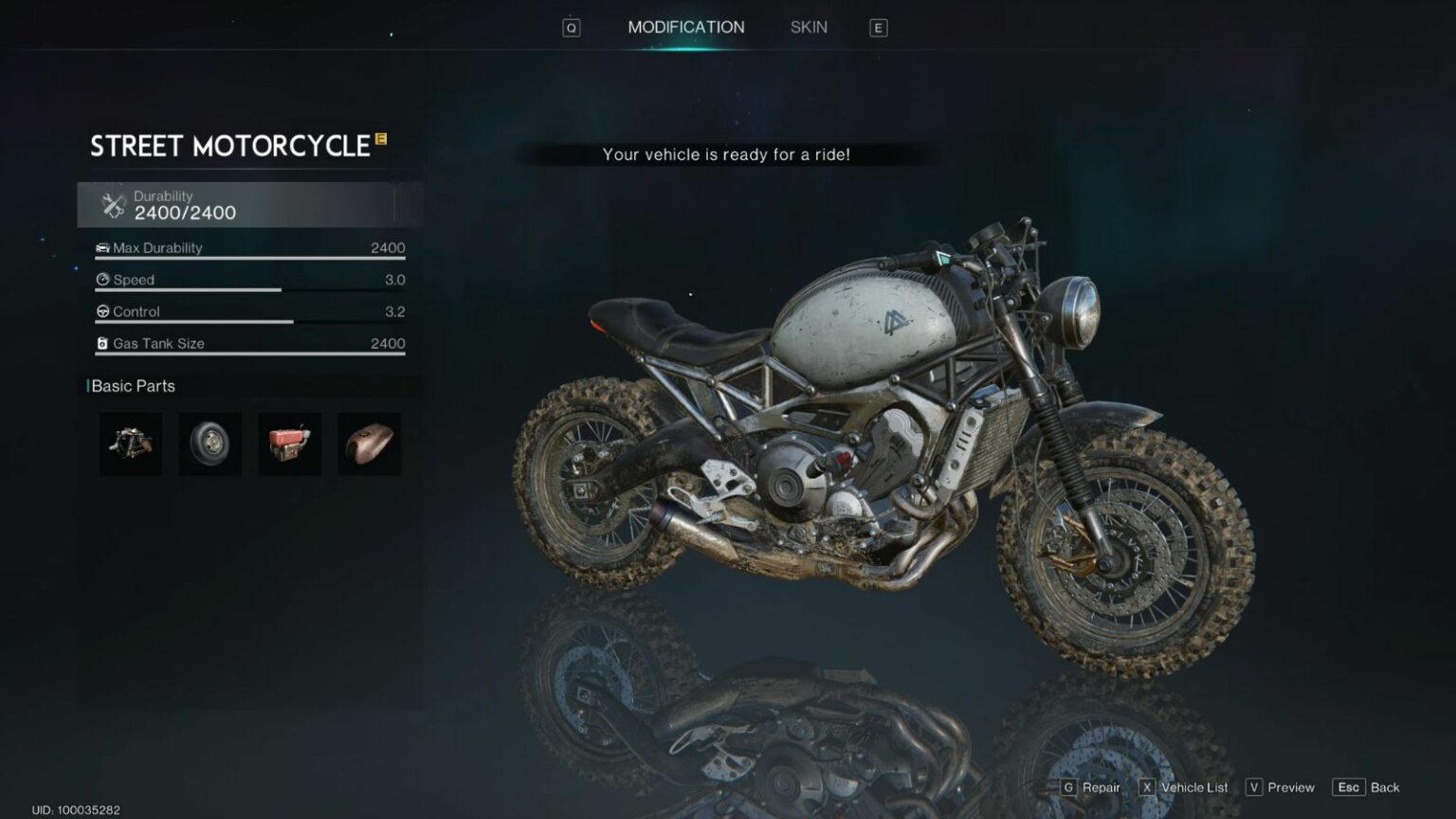
Task: Select the gas tank part
Action: tap(369, 444)
